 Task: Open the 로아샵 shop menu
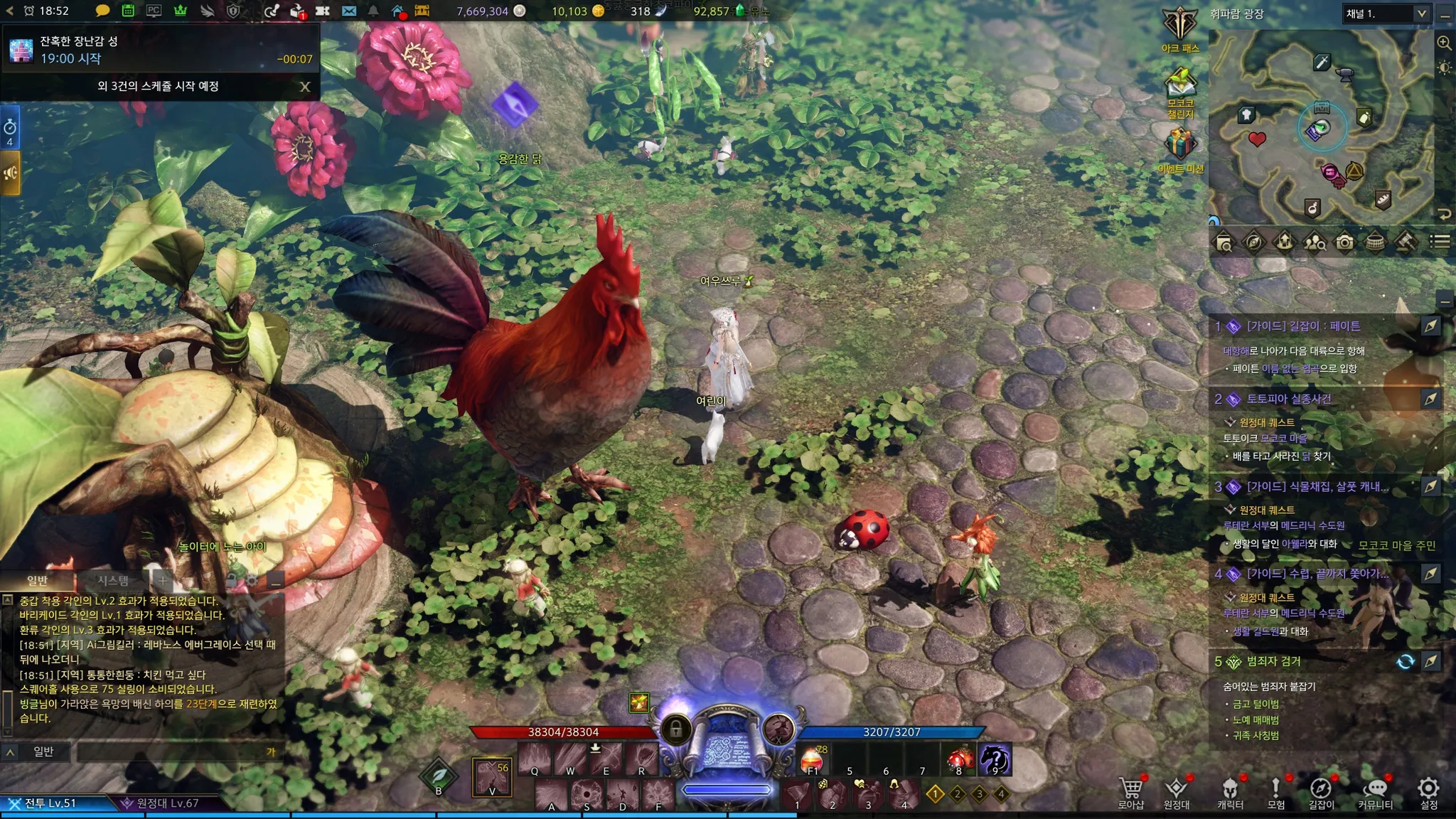click(1131, 792)
